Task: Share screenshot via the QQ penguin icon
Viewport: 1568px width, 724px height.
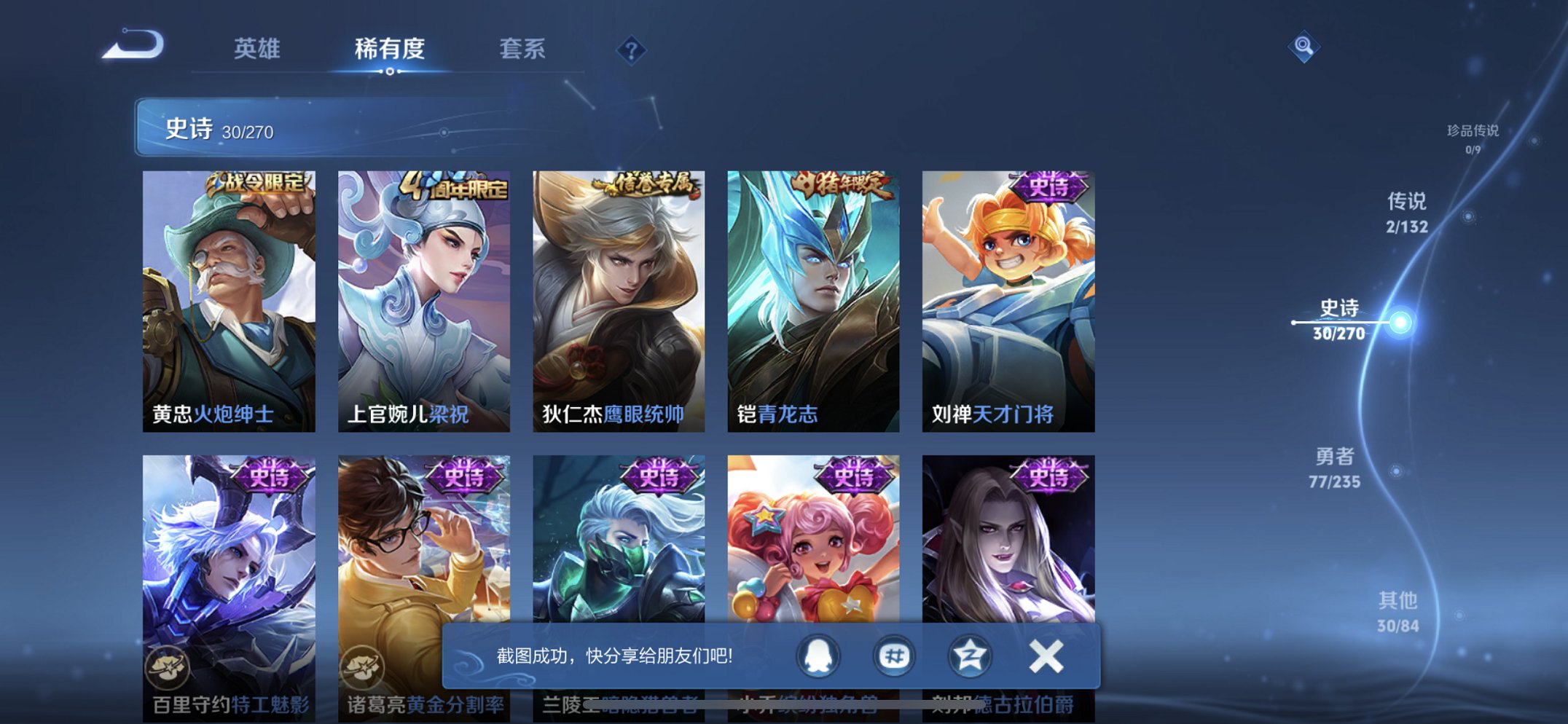Action: tap(818, 656)
